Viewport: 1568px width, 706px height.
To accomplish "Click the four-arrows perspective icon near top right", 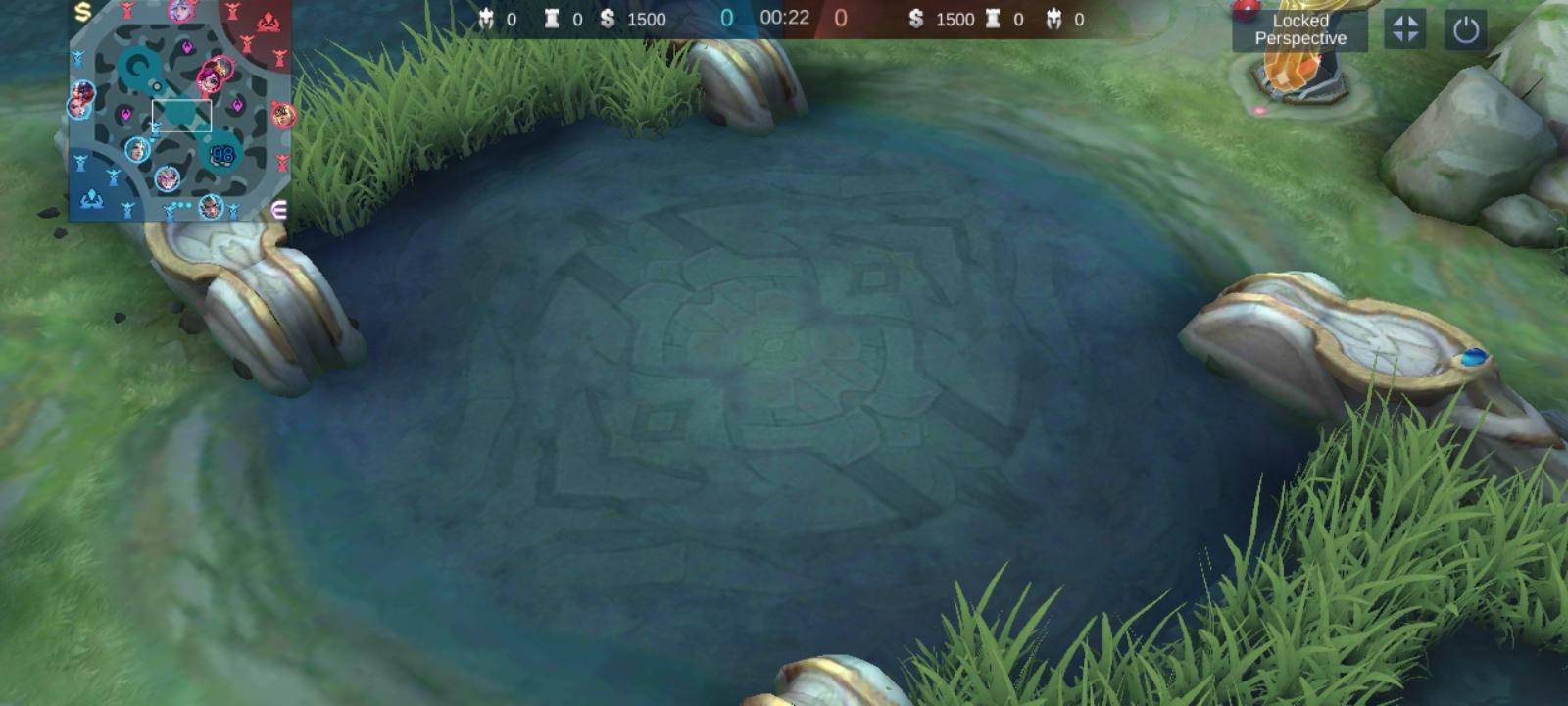I will coord(1407,27).
